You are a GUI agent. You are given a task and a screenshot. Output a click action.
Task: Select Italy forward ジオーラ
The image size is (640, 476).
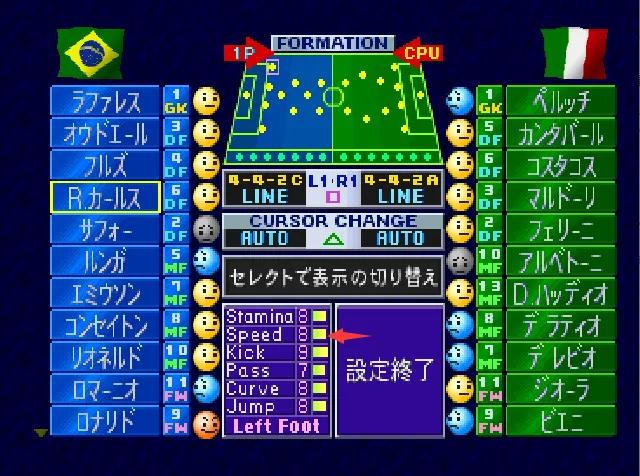[553, 389]
